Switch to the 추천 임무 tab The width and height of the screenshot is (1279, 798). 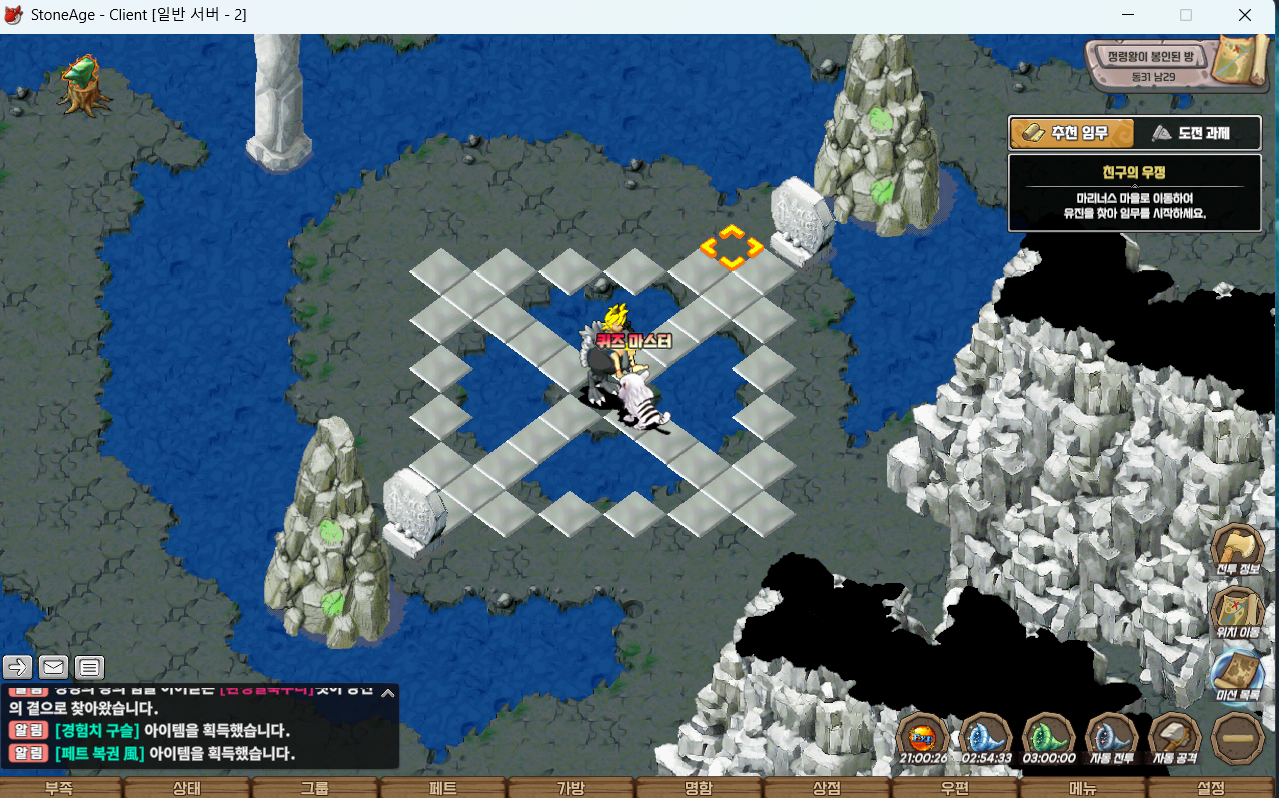(1072, 133)
